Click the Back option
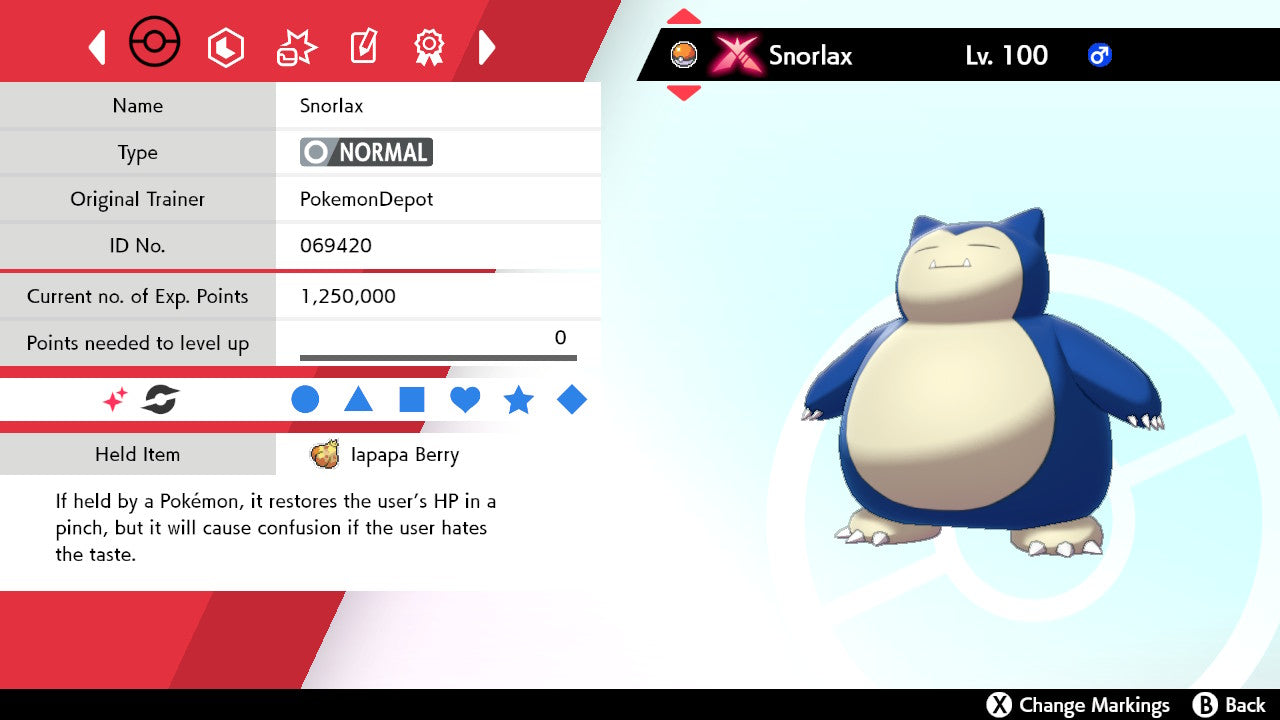Screen dimensions: 1280x720 [1231, 705]
